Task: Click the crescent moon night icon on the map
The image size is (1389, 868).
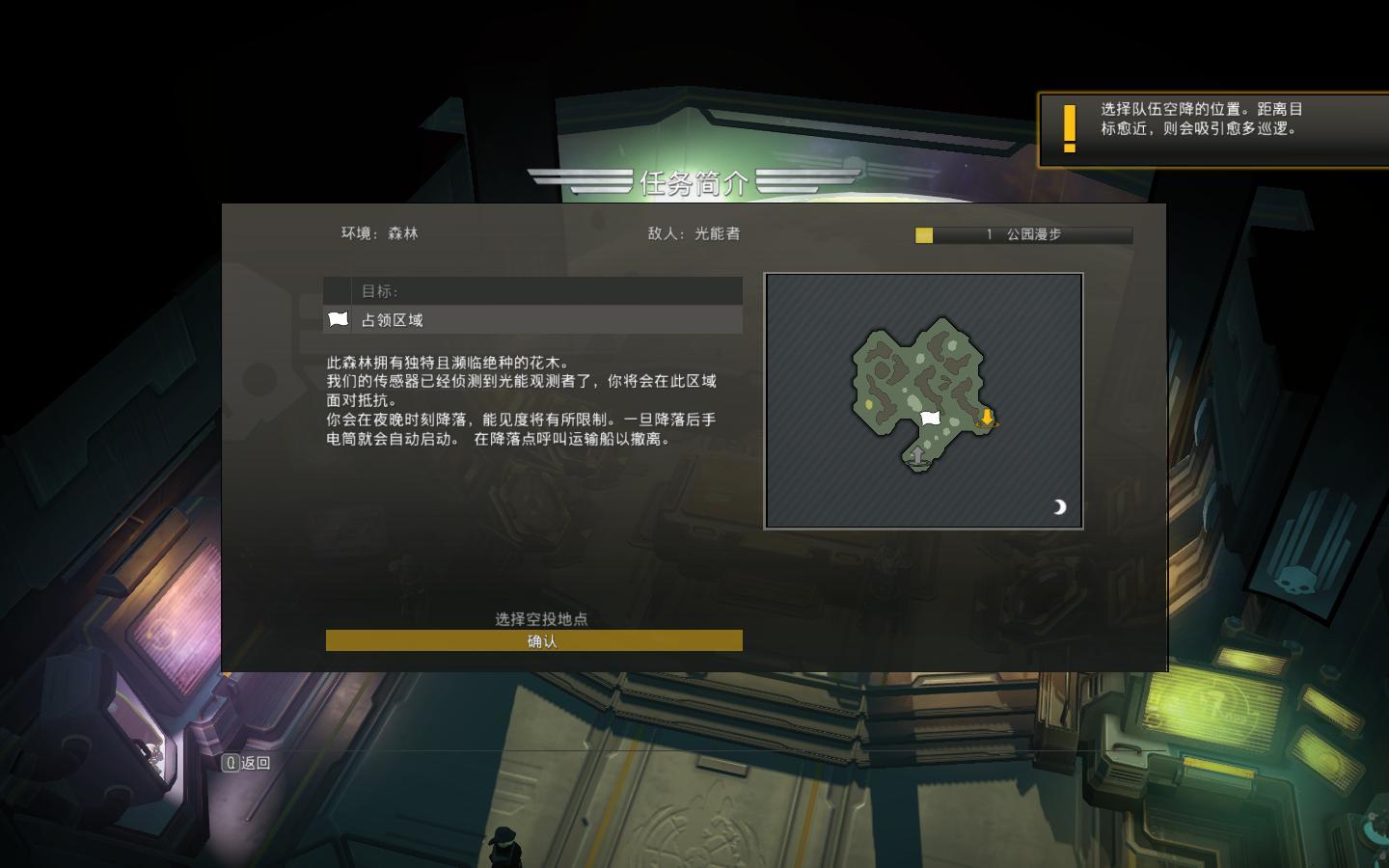Action: point(1059,506)
